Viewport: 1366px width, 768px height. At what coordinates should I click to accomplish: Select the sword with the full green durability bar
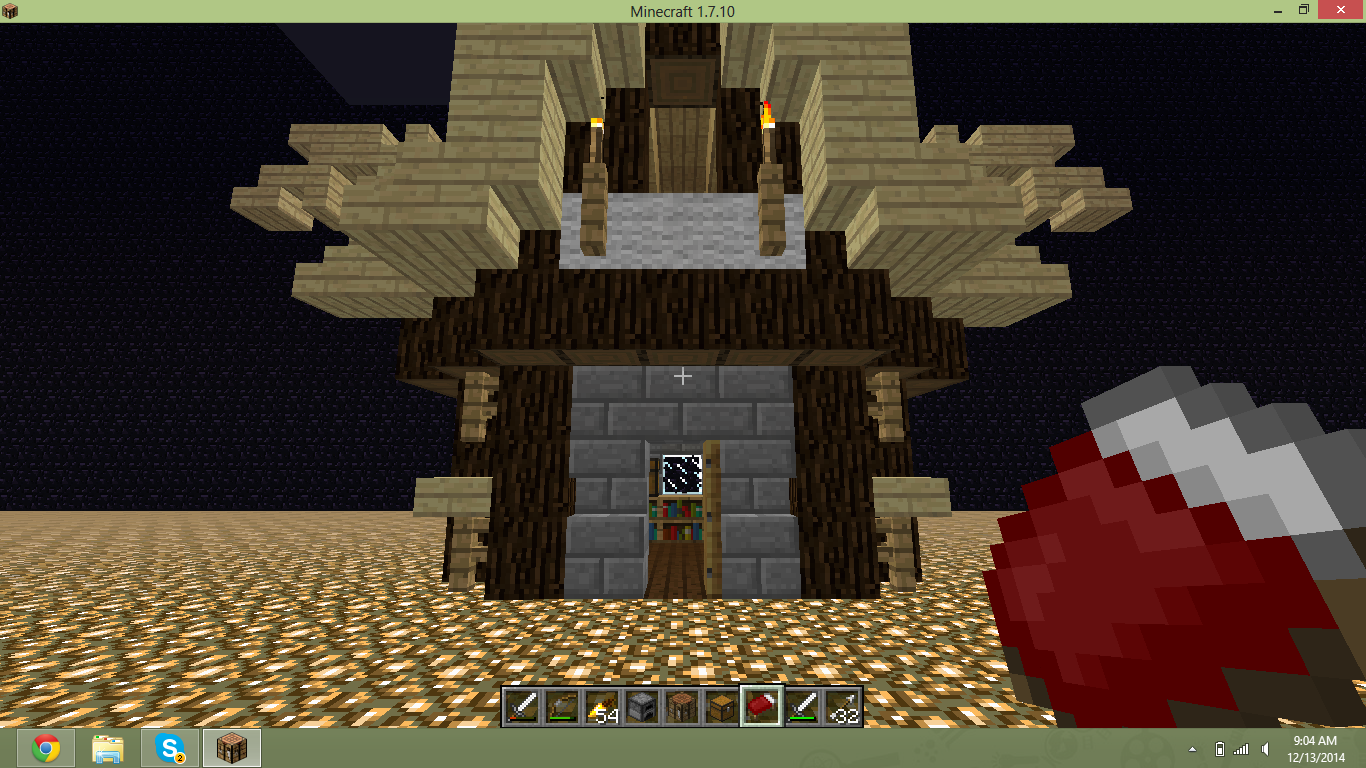(801, 707)
